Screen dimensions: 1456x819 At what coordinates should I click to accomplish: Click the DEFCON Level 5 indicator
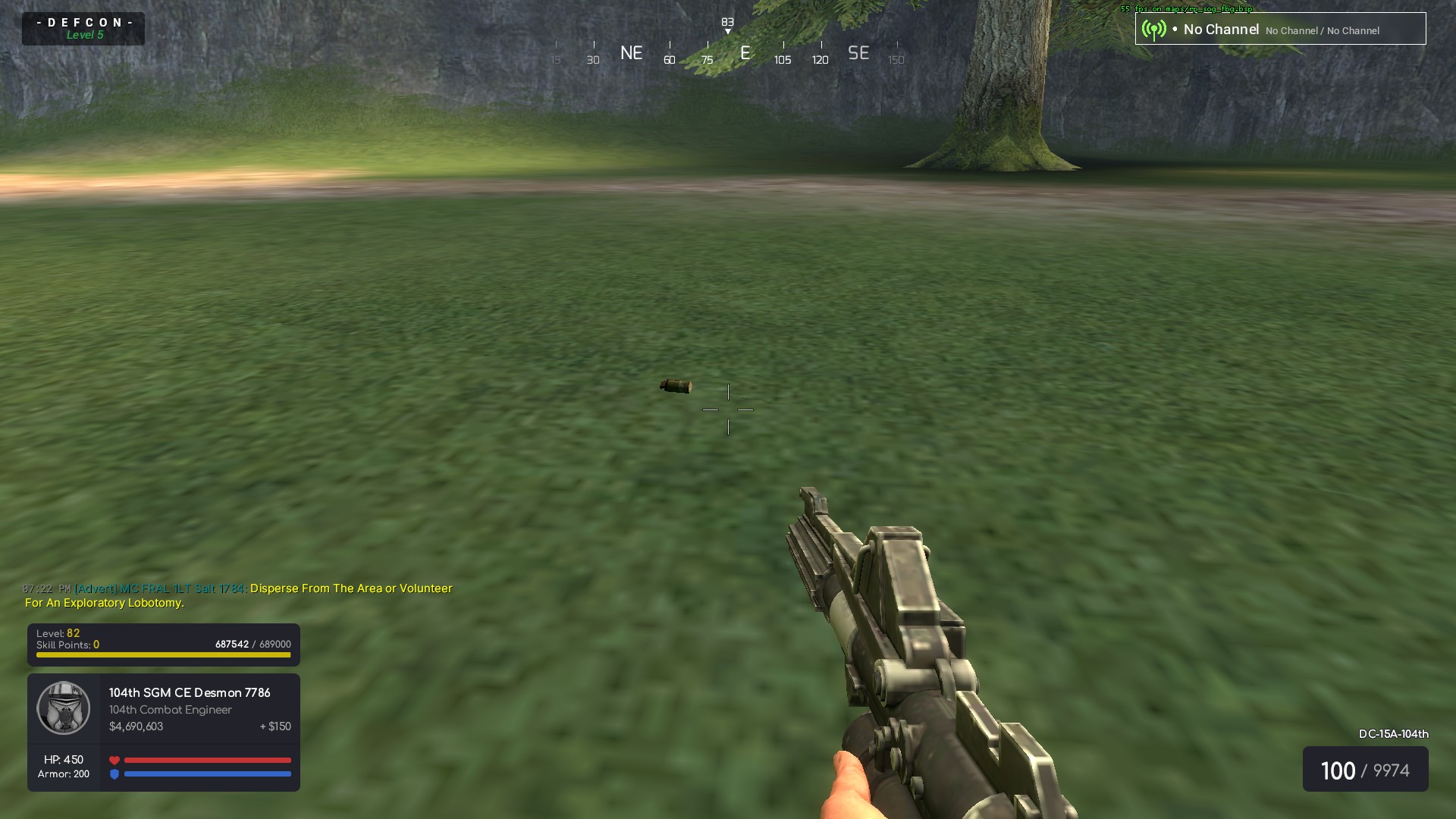tap(83, 28)
